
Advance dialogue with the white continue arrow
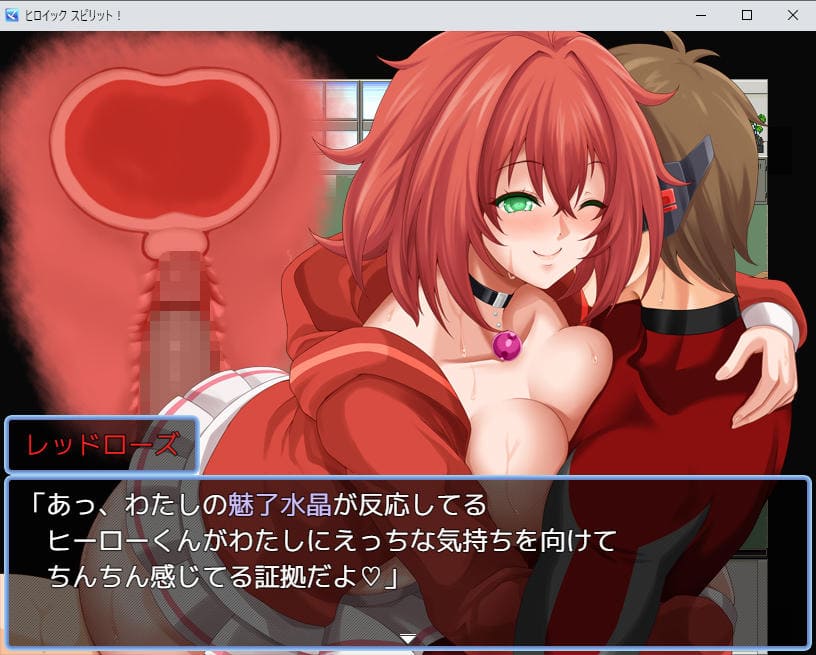pos(407,638)
